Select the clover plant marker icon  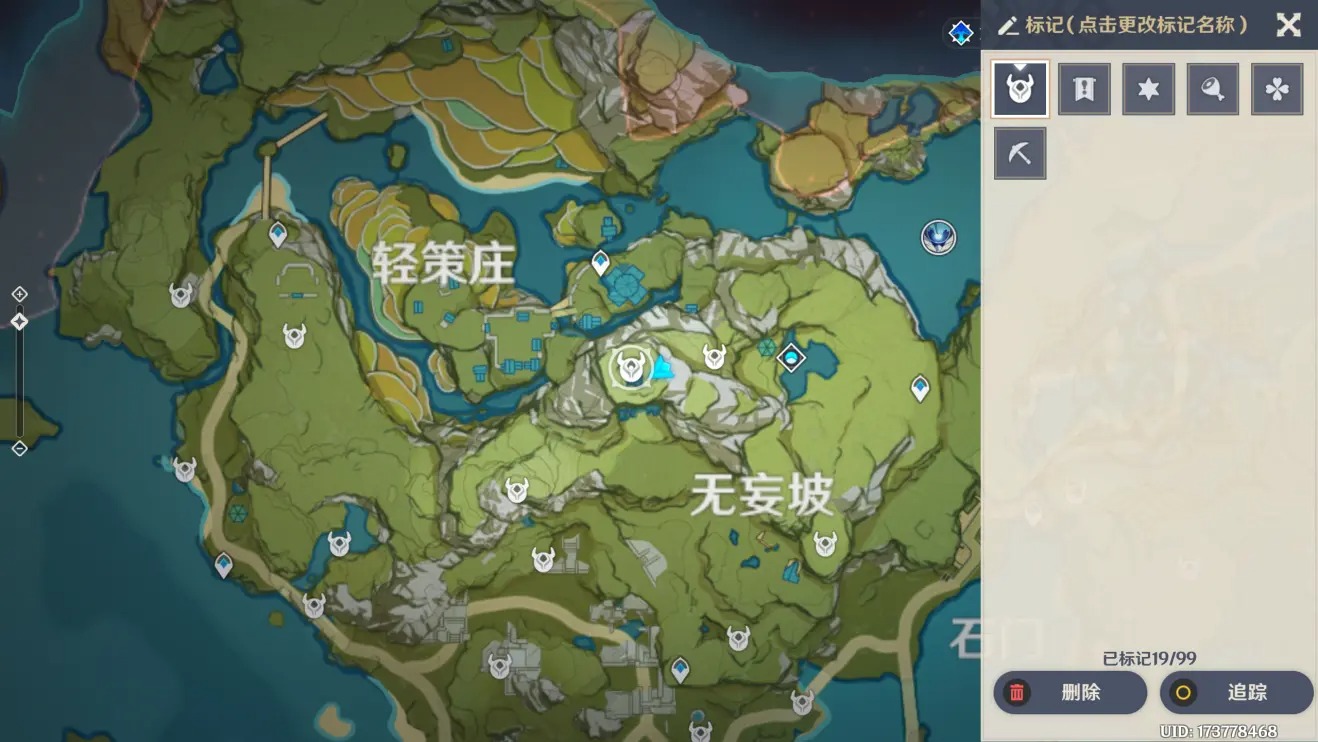(1276, 88)
